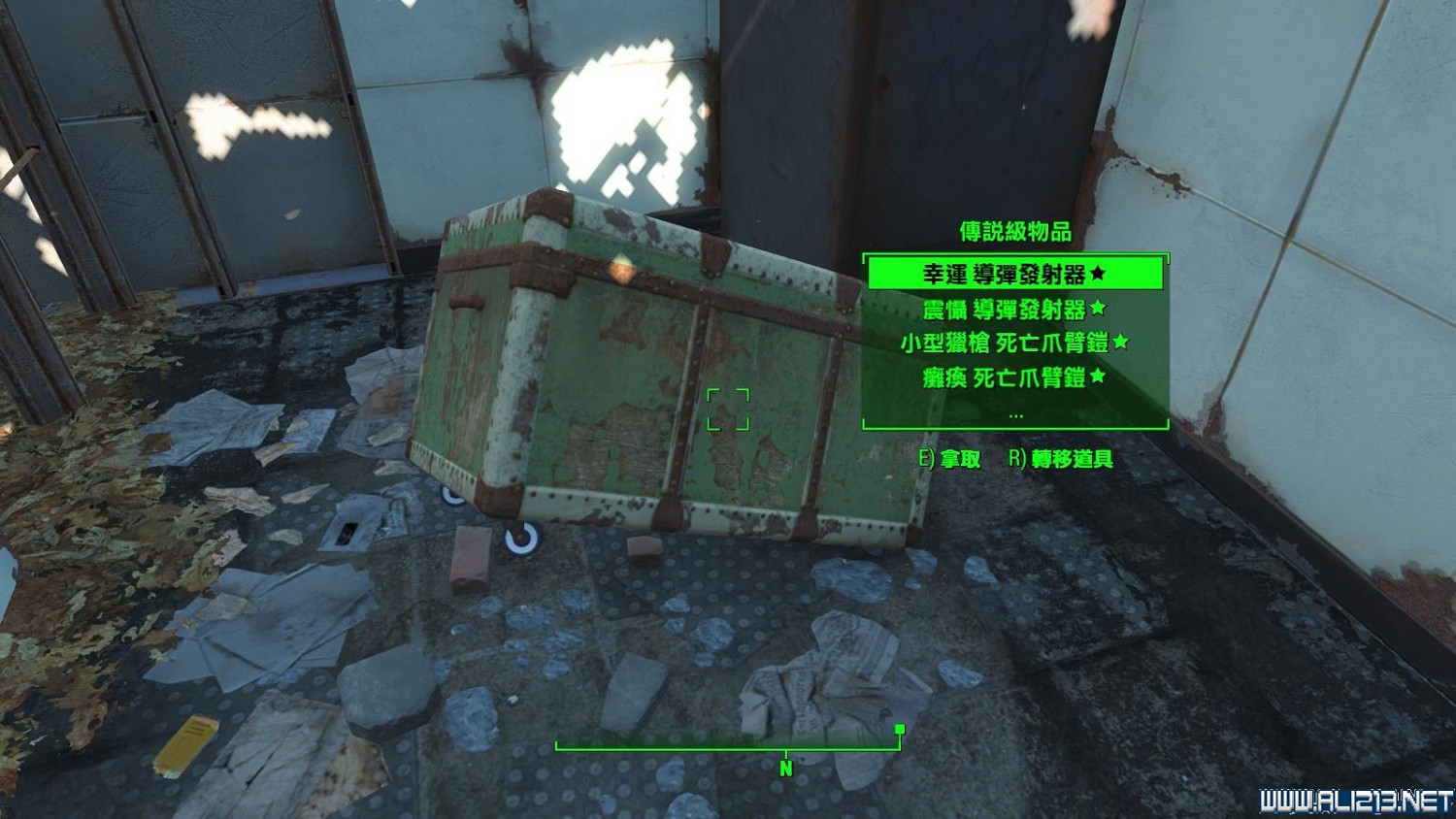Select the 癱瘓 死亡爪臂鎧 loot entry

click(1014, 377)
